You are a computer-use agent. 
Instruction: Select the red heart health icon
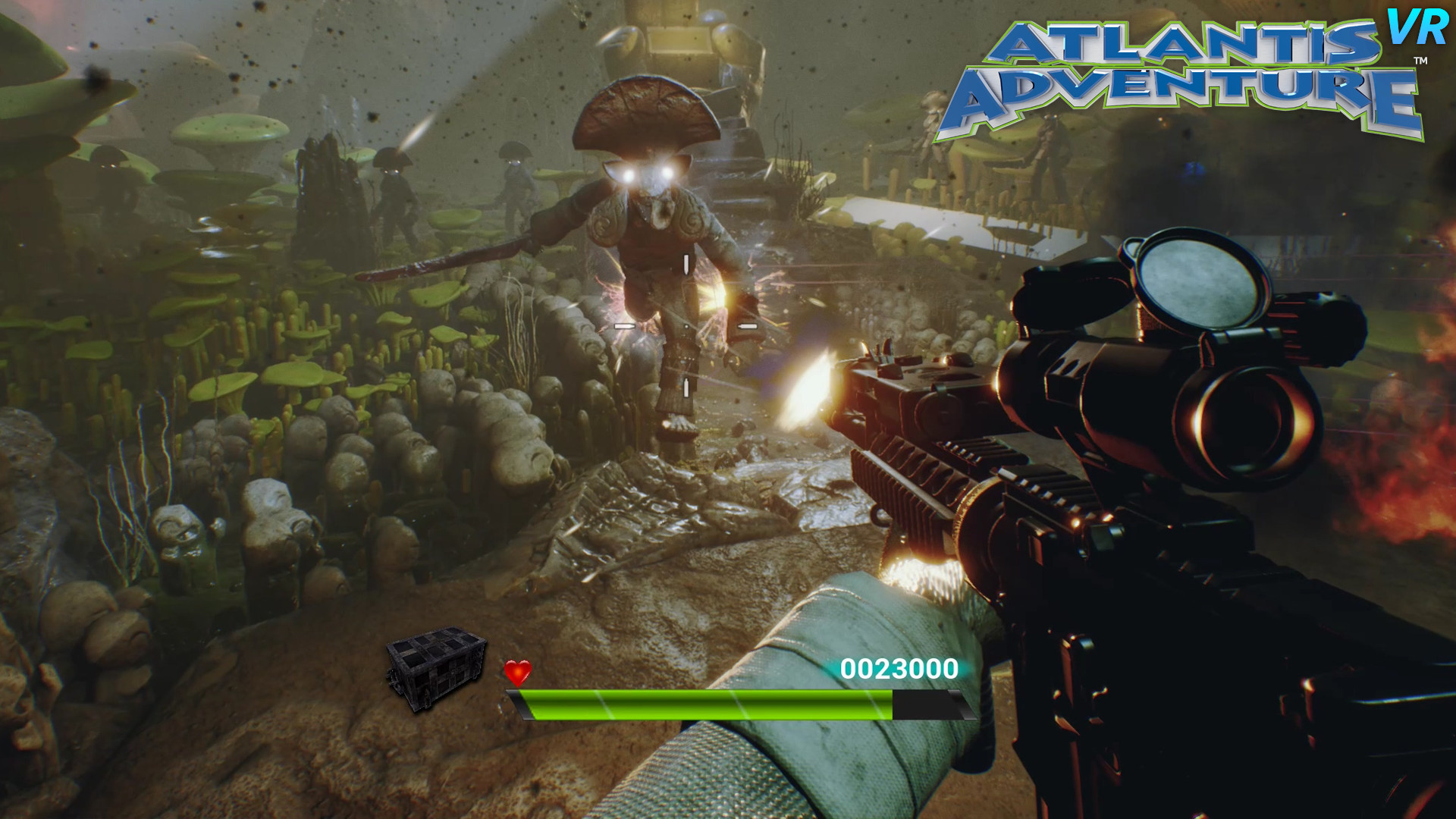click(x=516, y=671)
